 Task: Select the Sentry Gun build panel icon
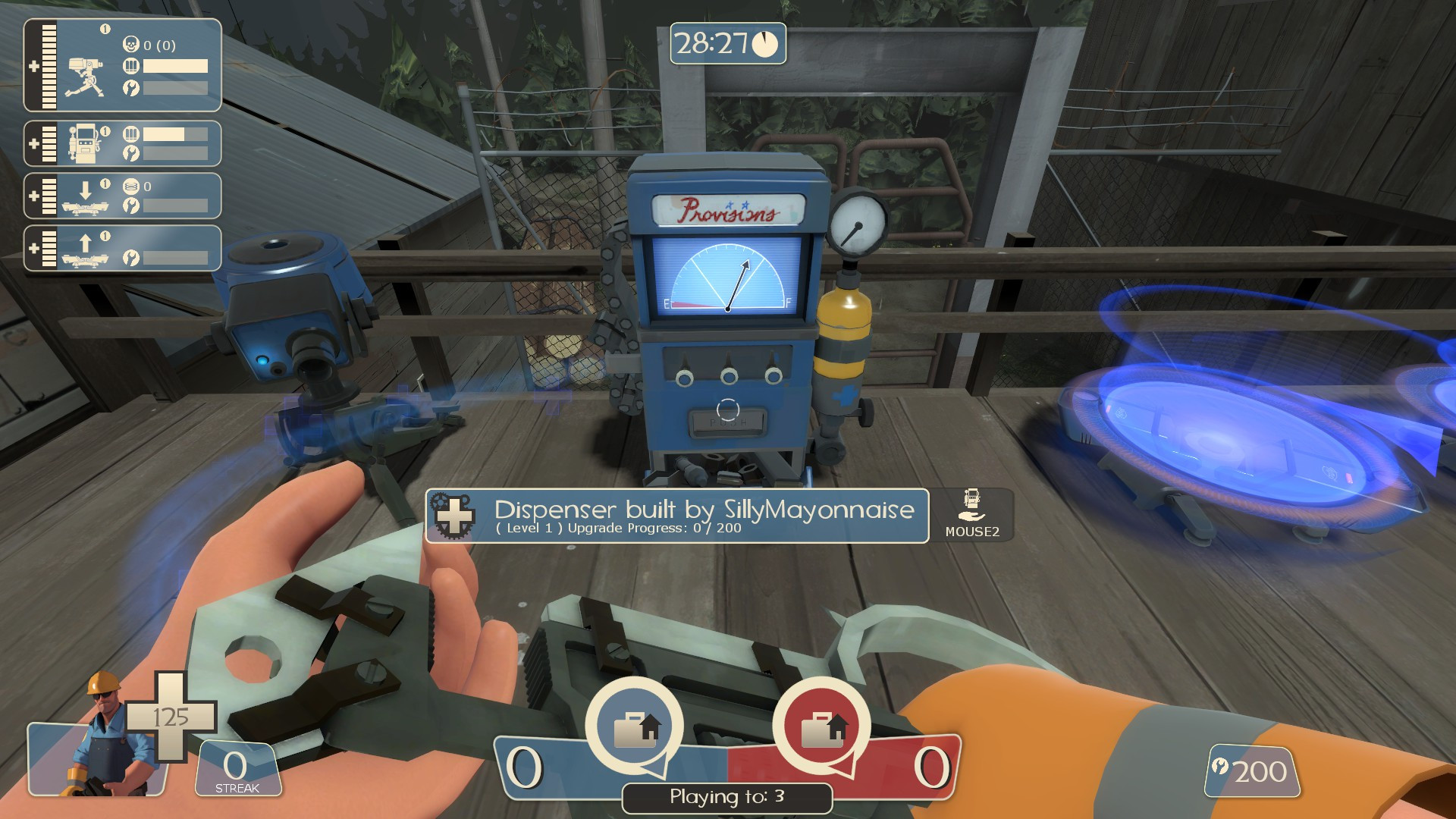pyautogui.click(x=85, y=75)
